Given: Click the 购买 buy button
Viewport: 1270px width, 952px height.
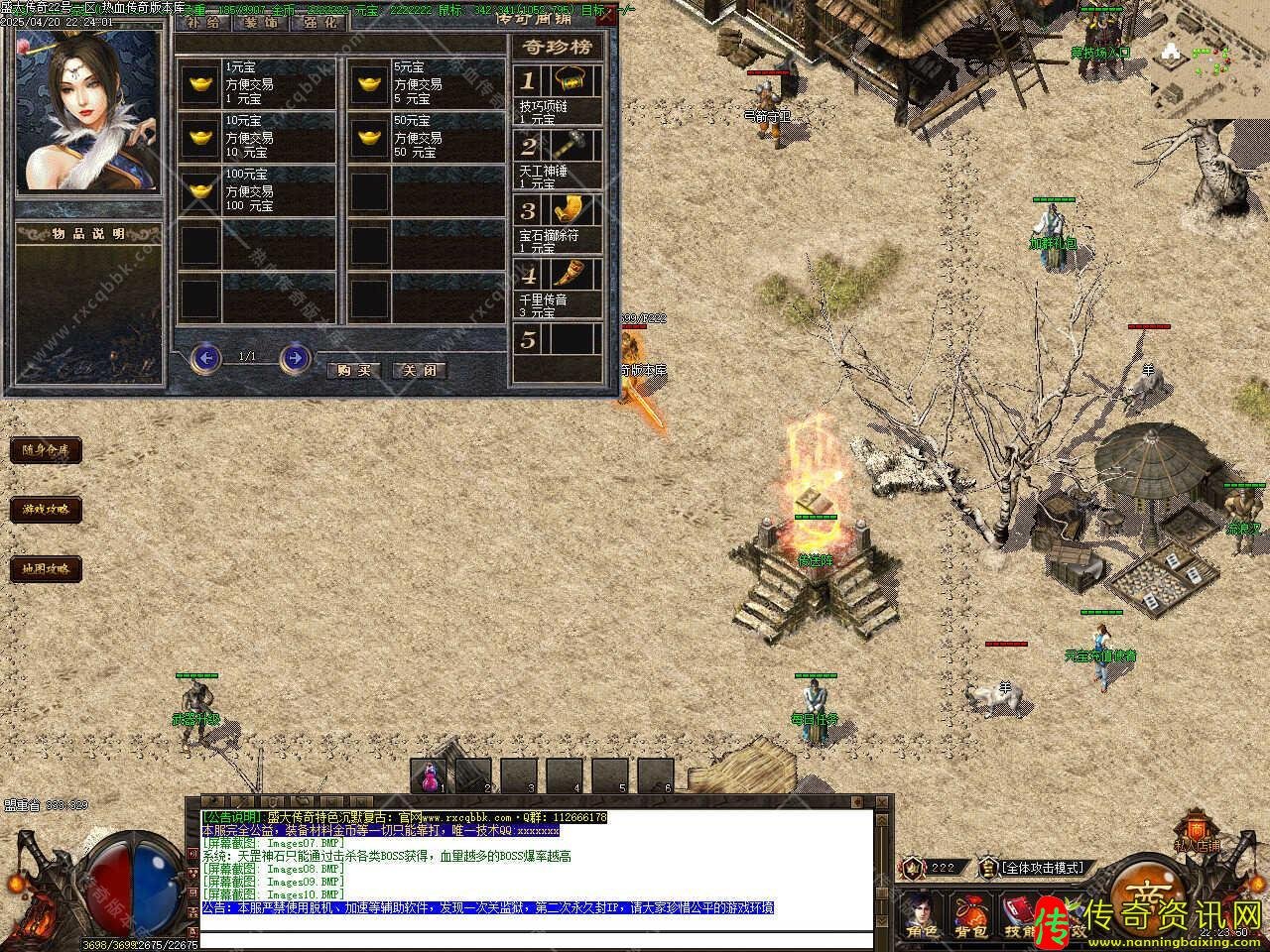Looking at the screenshot, I should click(x=353, y=370).
